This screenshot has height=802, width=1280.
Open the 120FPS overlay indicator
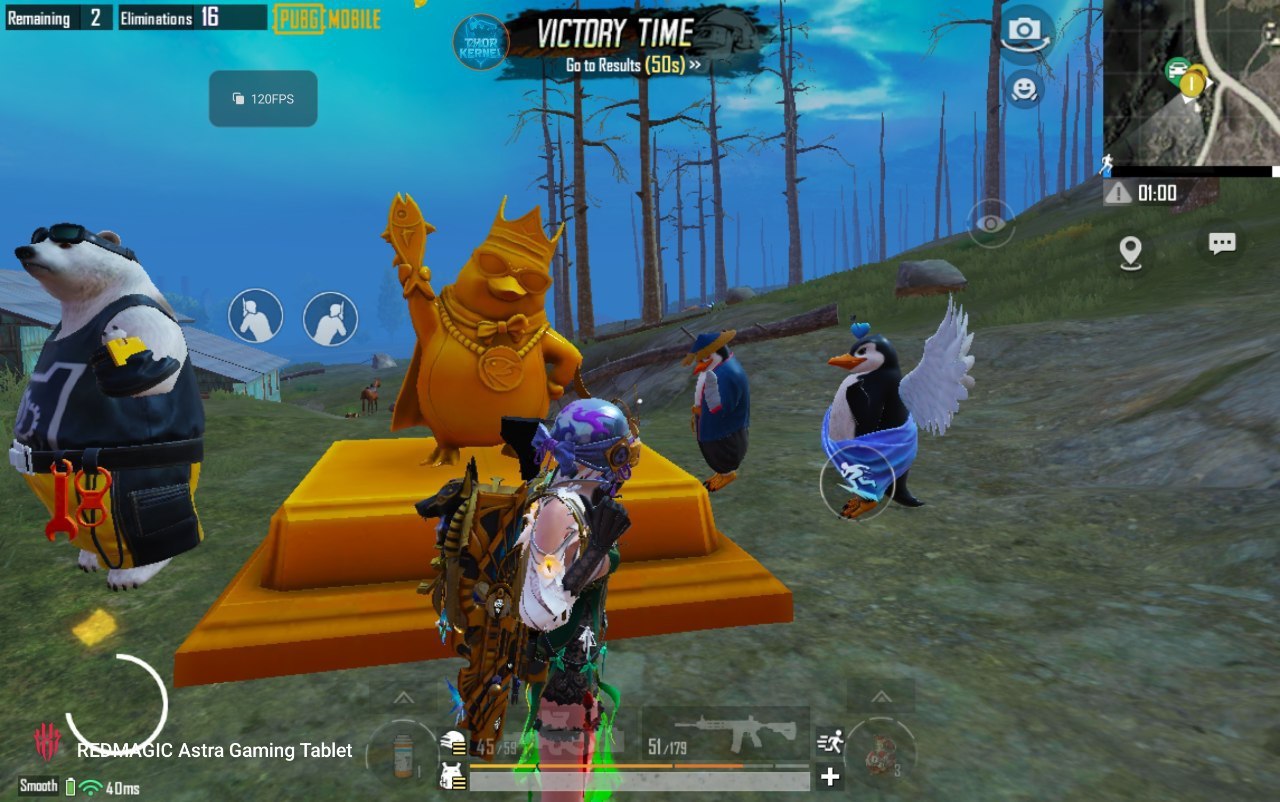pos(263,99)
